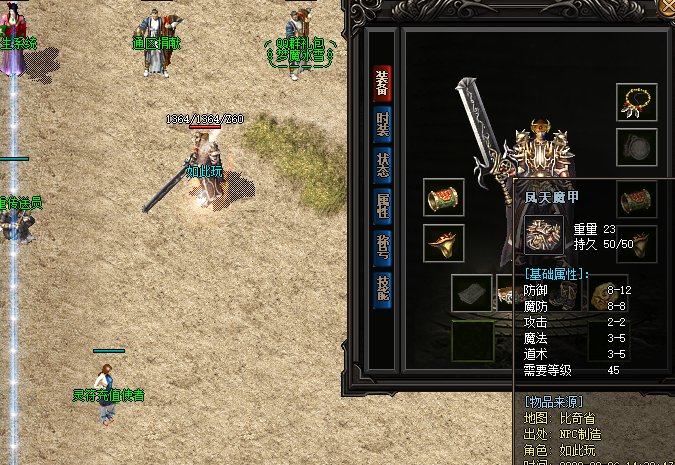675x465 pixels.
Task: Select the 属性 attributes tab
Action: coord(382,205)
